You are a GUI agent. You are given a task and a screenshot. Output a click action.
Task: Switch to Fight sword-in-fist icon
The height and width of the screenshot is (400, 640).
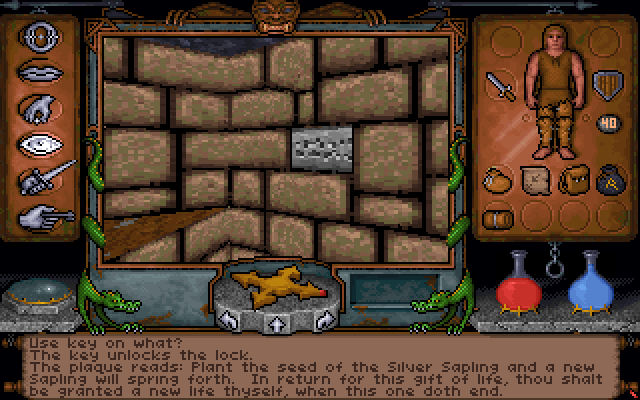pos(46,178)
